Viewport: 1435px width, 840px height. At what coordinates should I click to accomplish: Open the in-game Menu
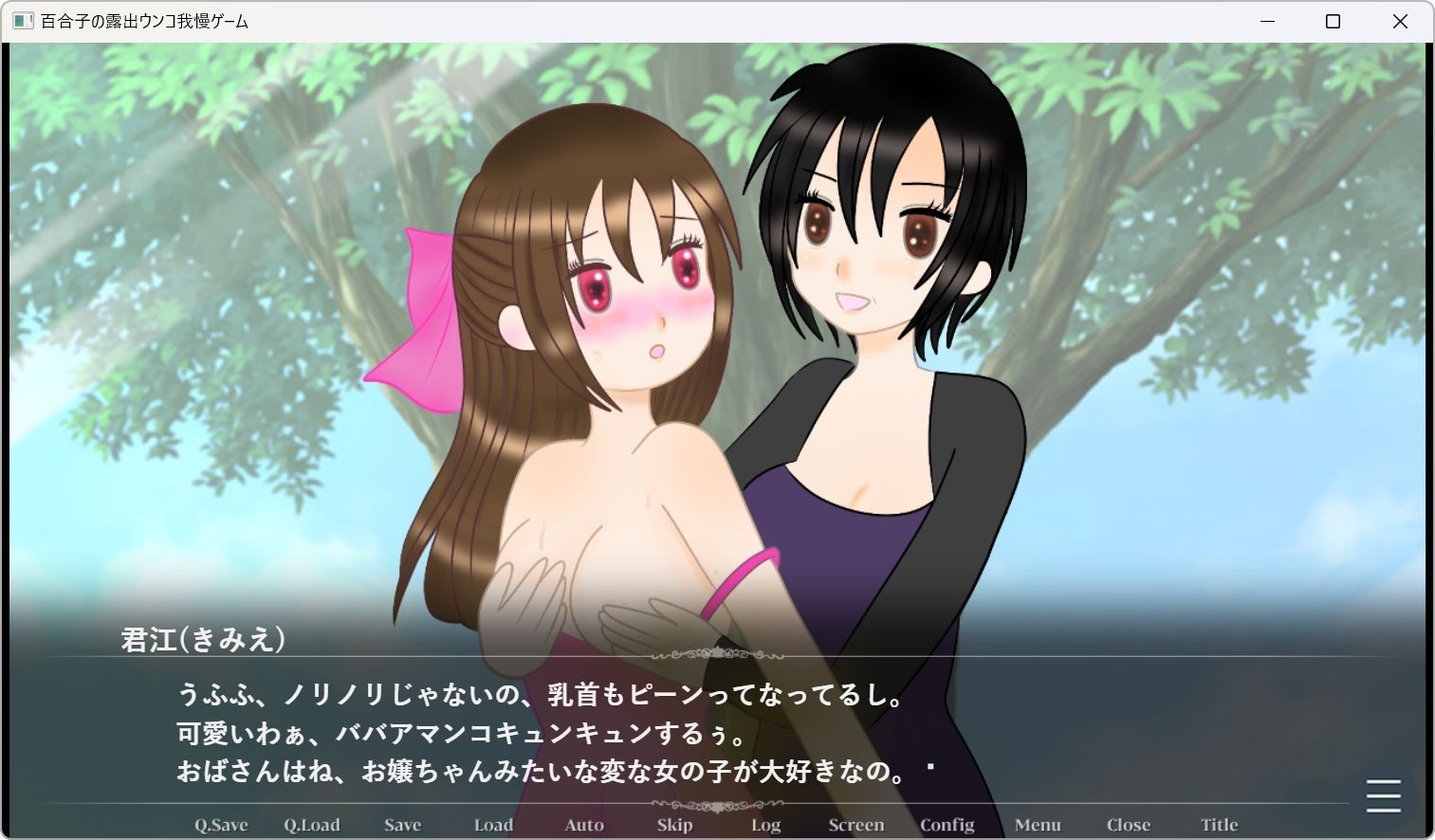coord(1038,824)
